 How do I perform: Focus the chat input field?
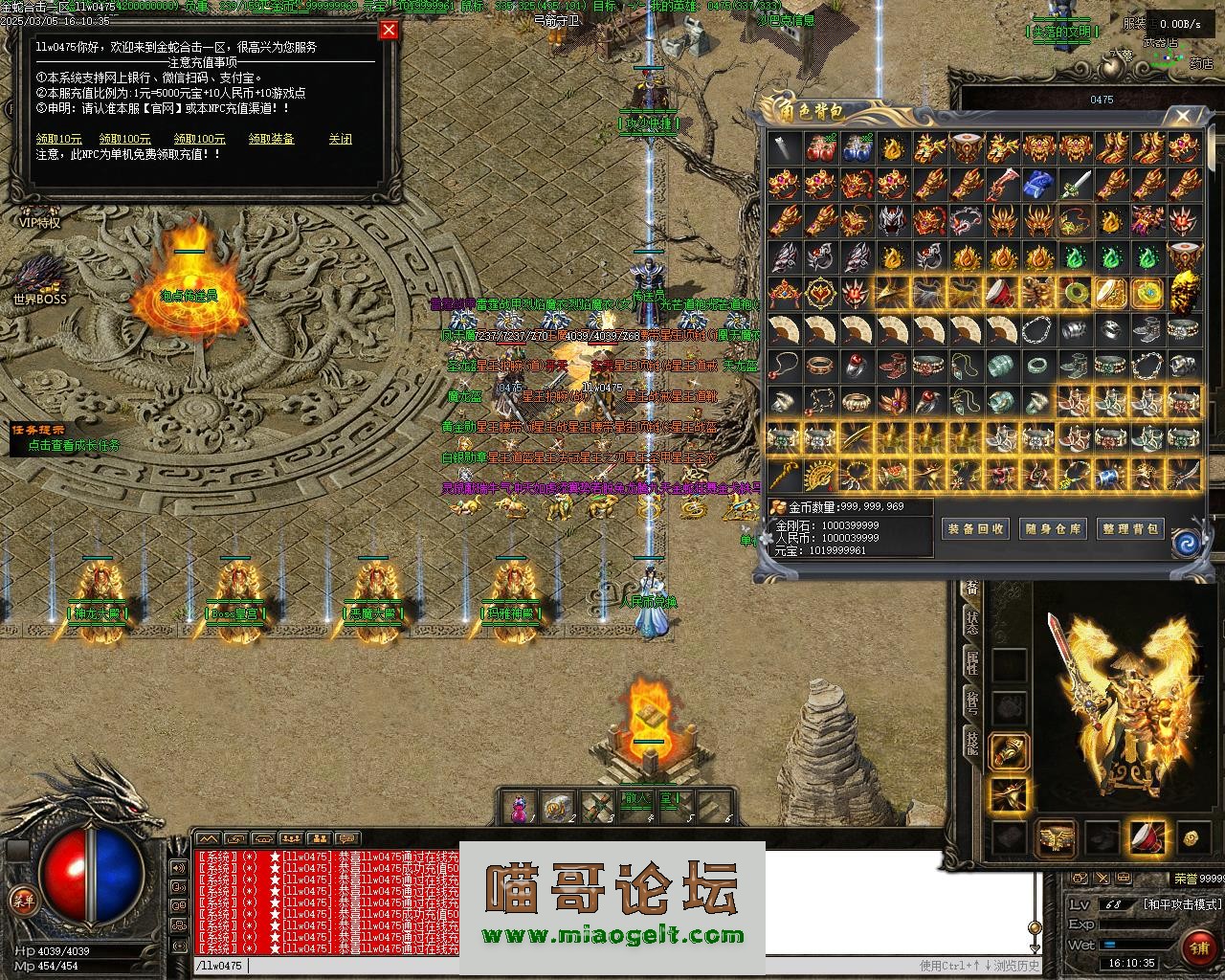574,966
